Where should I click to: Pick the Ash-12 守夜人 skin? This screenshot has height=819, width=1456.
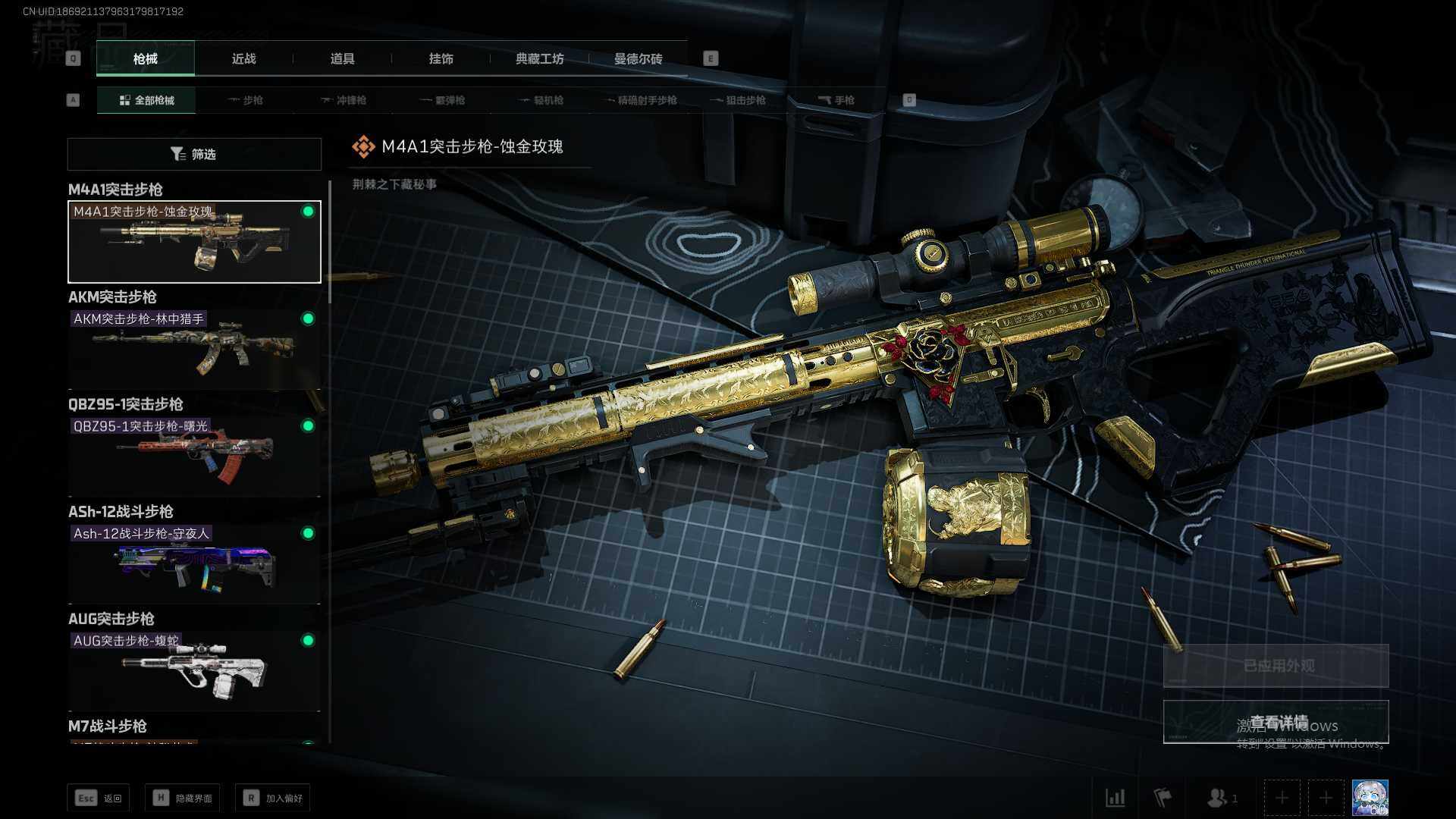tap(194, 564)
